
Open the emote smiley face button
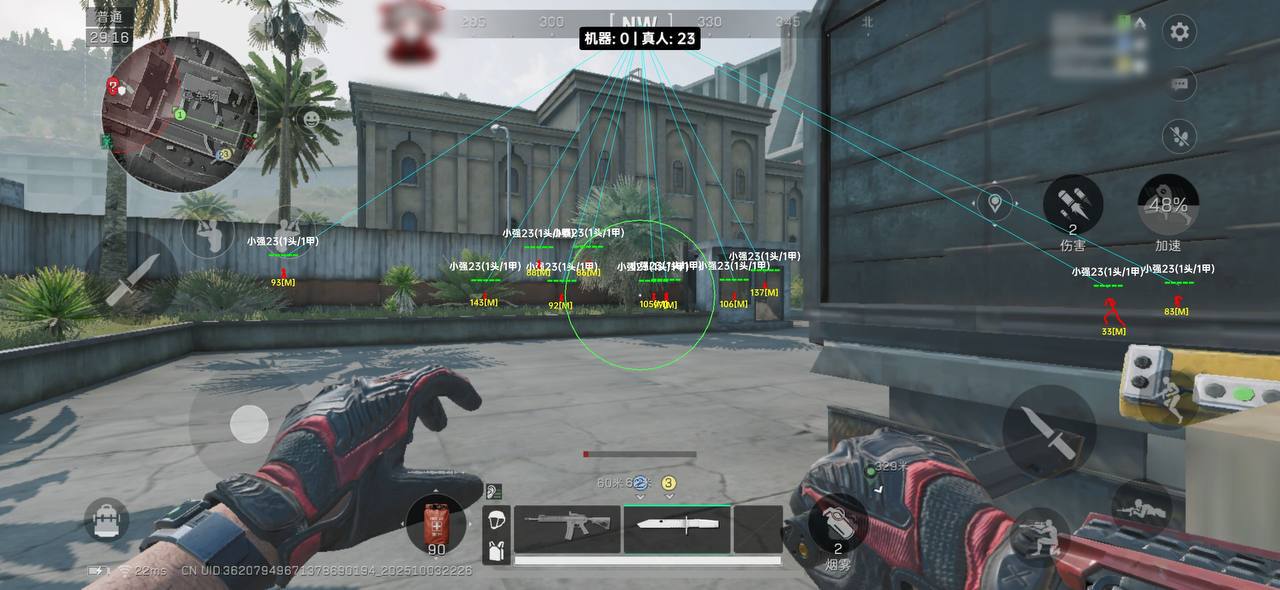[x=312, y=120]
